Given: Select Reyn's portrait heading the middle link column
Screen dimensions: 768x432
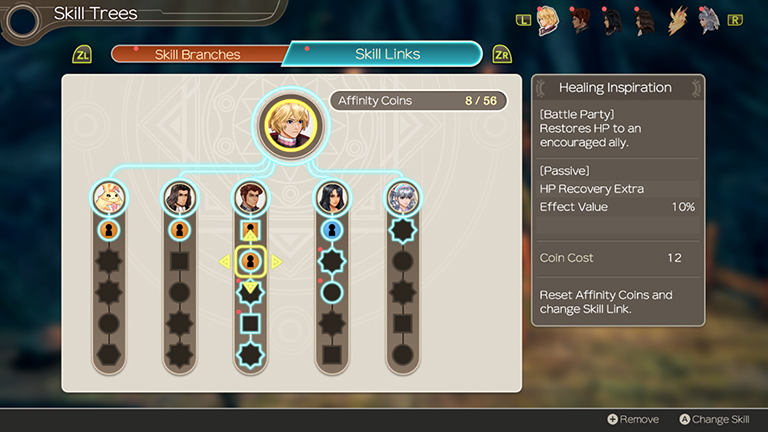Looking at the screenshot, I should (250, 197).
